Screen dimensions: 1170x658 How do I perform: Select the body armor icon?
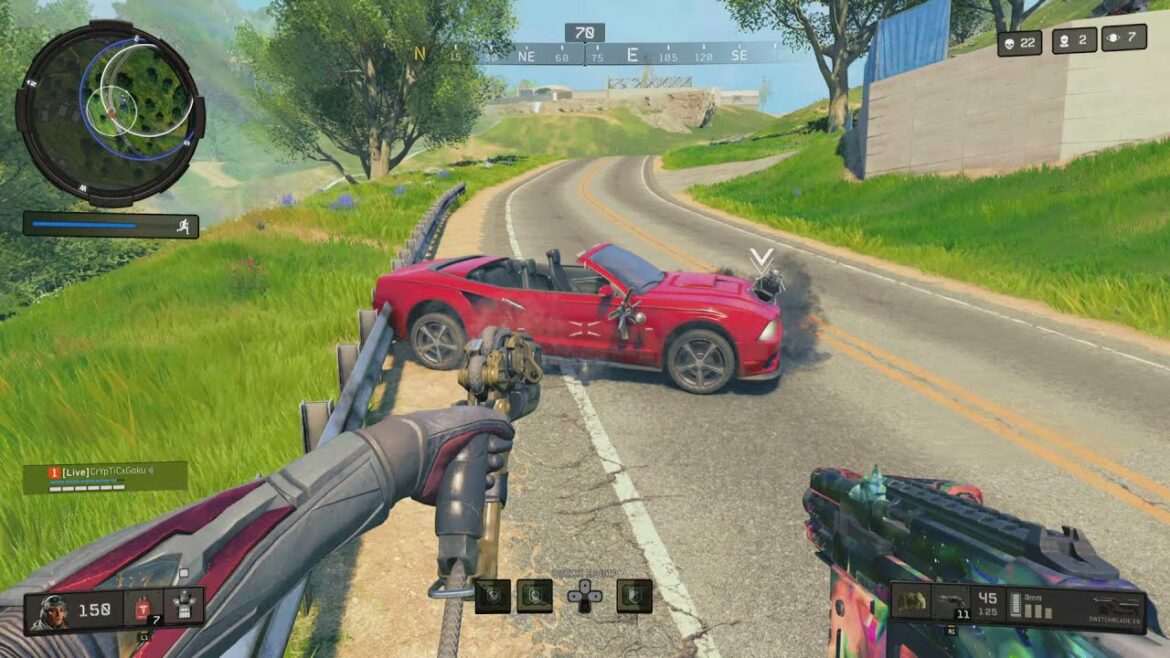[x=183, y=605]
